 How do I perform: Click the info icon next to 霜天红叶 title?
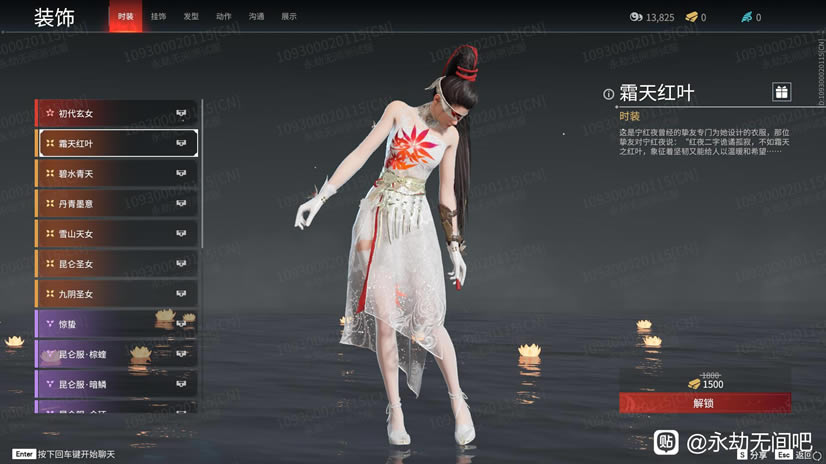608,94
